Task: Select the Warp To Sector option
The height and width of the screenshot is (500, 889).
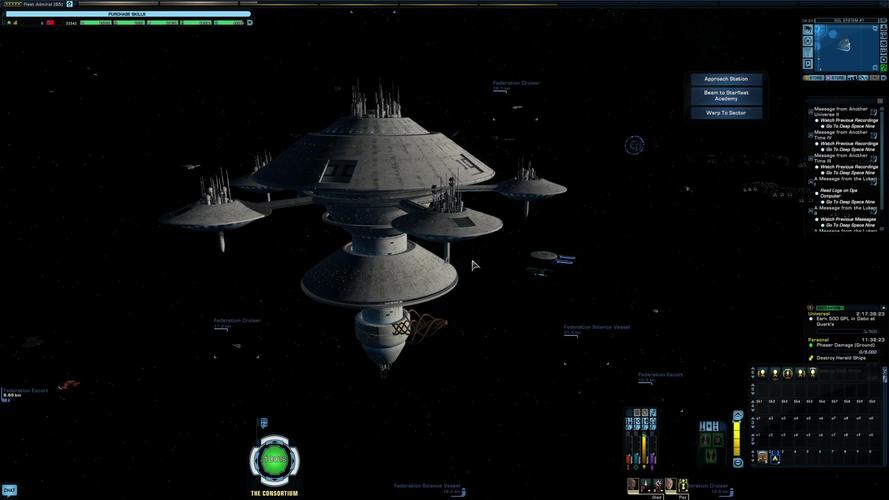Action: pos(725,113)
